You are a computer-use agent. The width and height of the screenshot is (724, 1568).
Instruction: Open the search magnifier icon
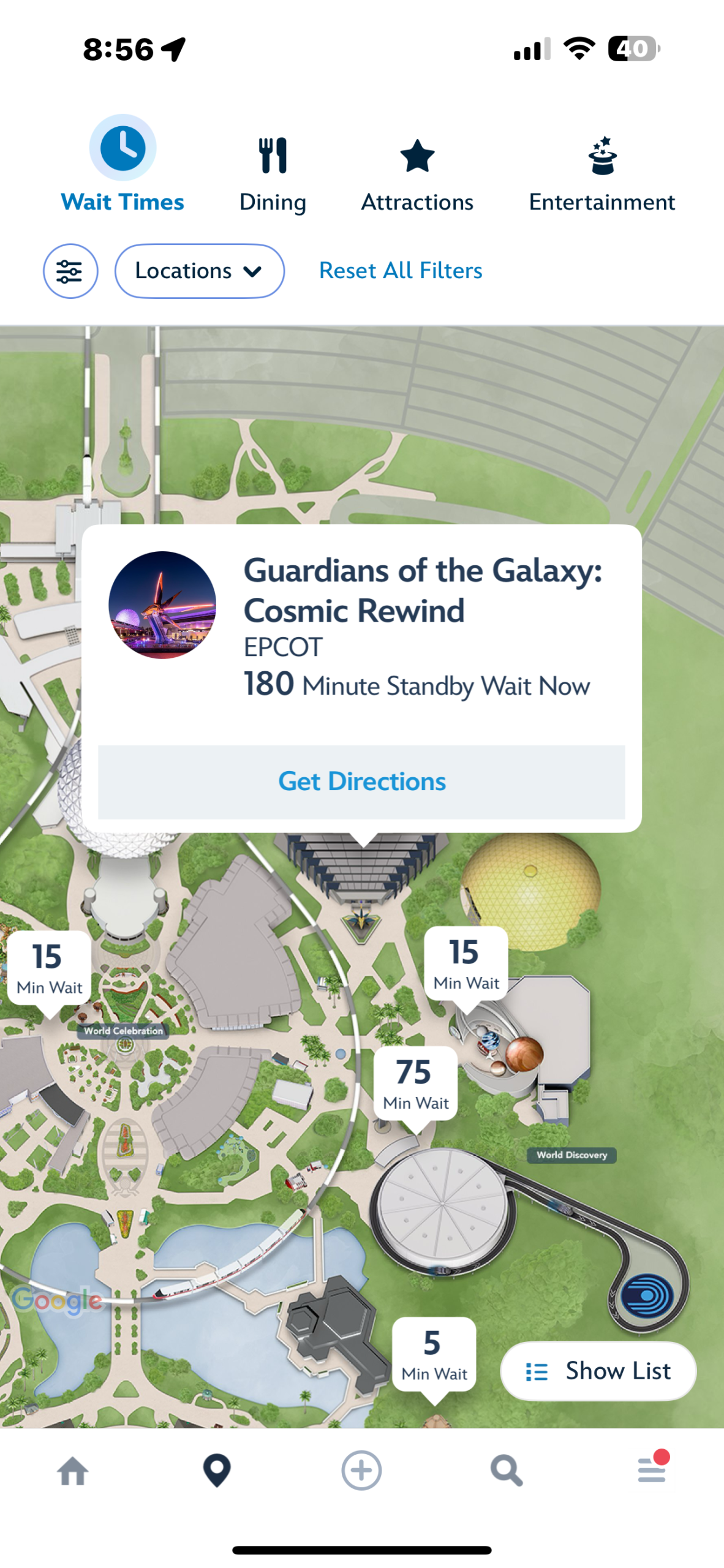(x=507, y=1471)
